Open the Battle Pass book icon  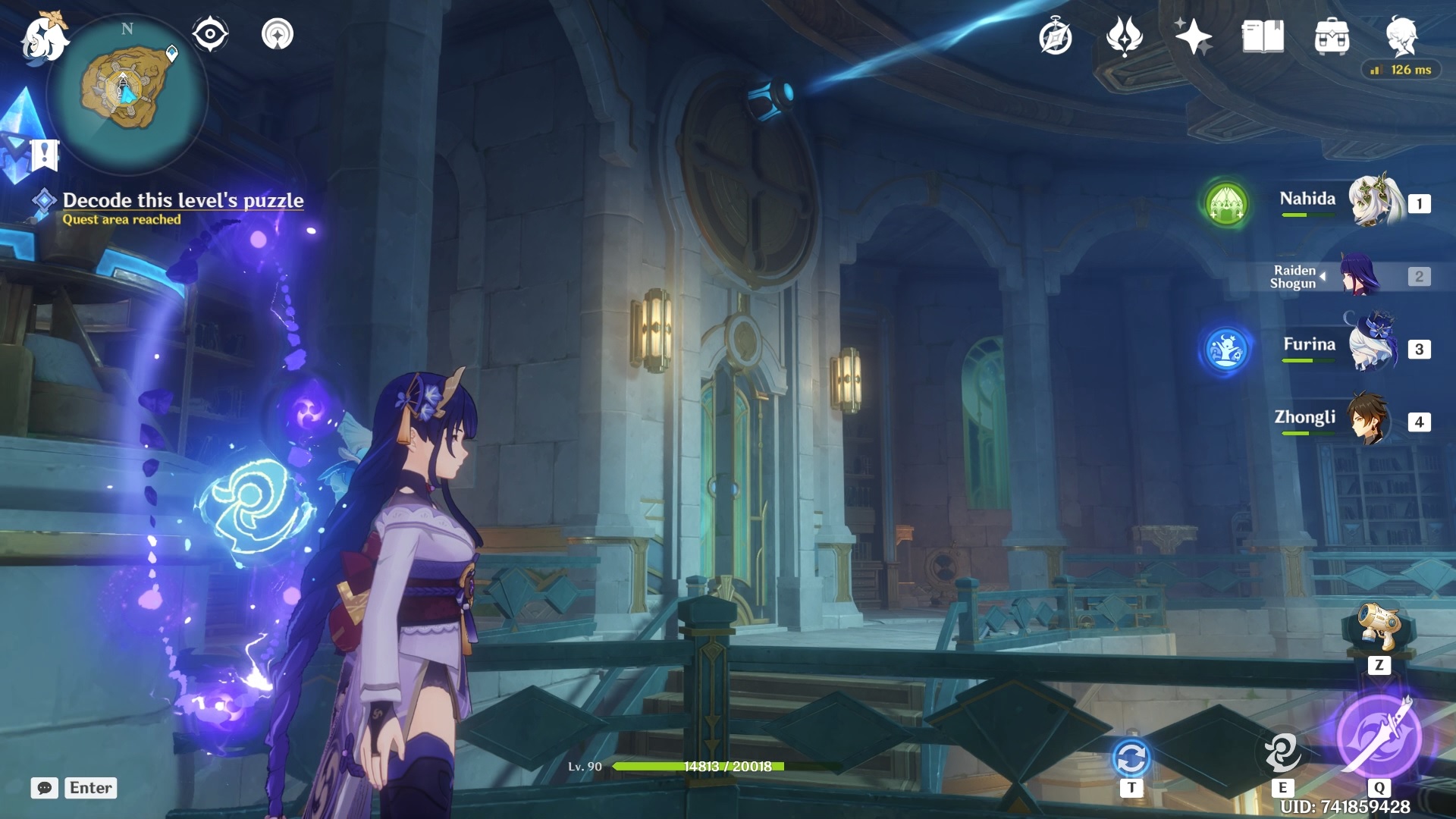pos(1263,36)
